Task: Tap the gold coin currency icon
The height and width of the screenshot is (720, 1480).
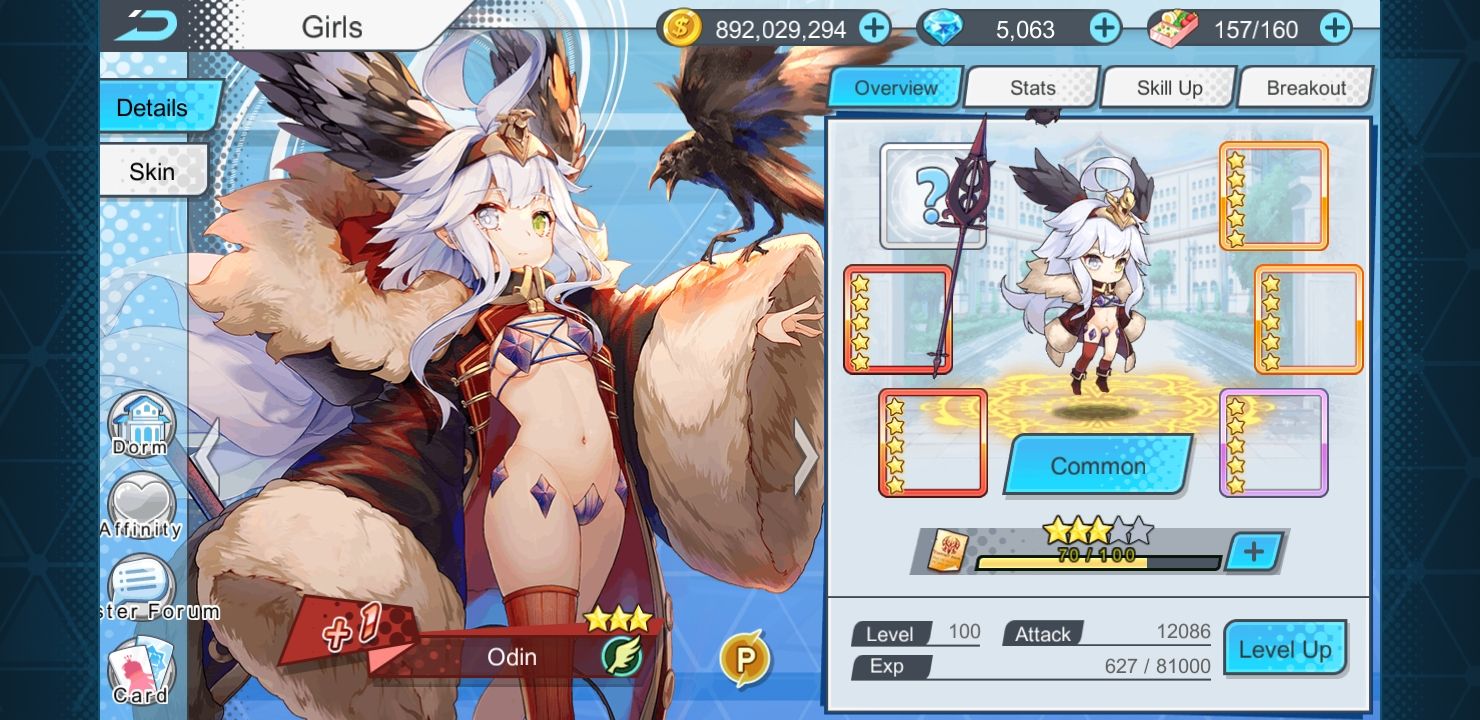Action: (x=679, y=28)
